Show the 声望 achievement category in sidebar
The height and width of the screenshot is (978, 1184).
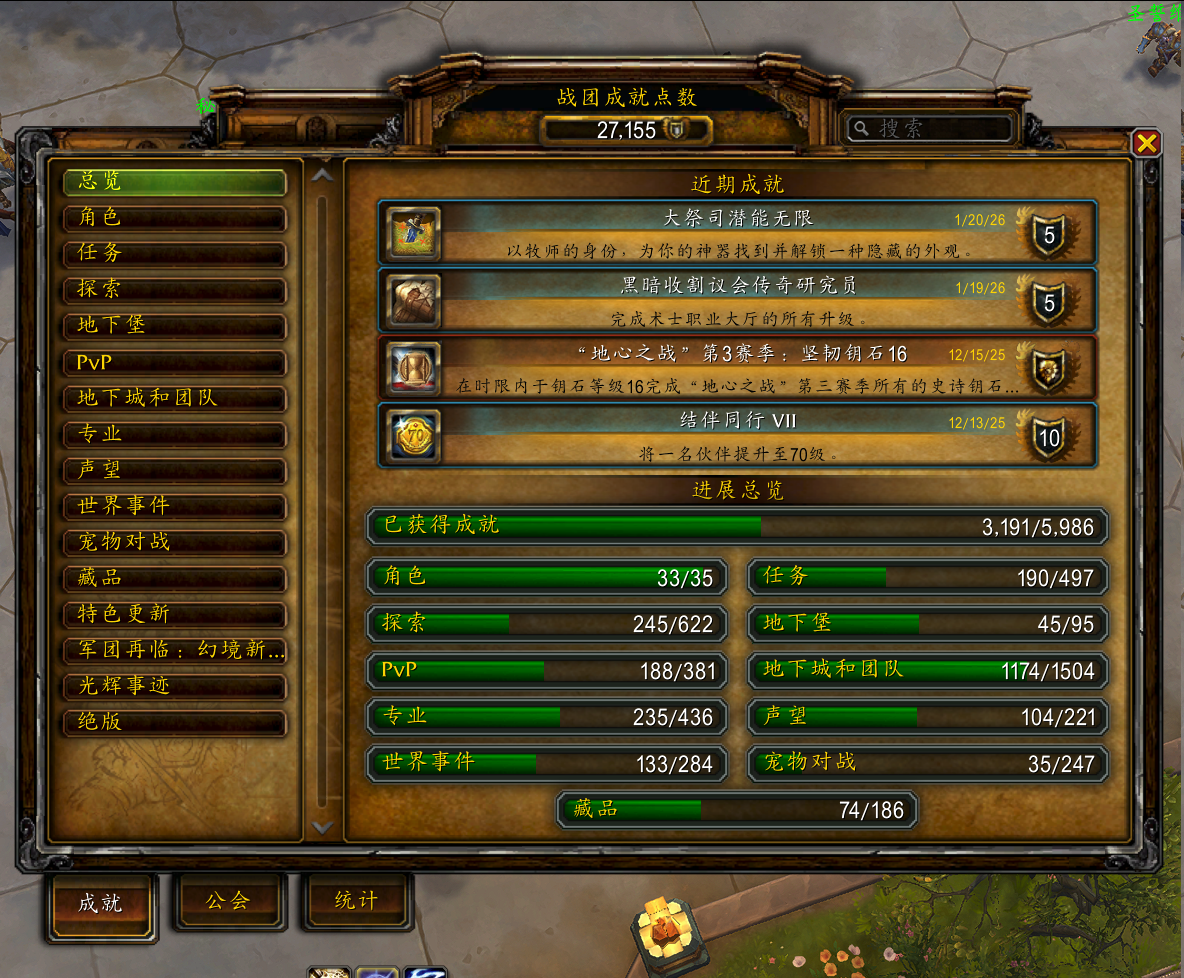click(x=174, y=470)
